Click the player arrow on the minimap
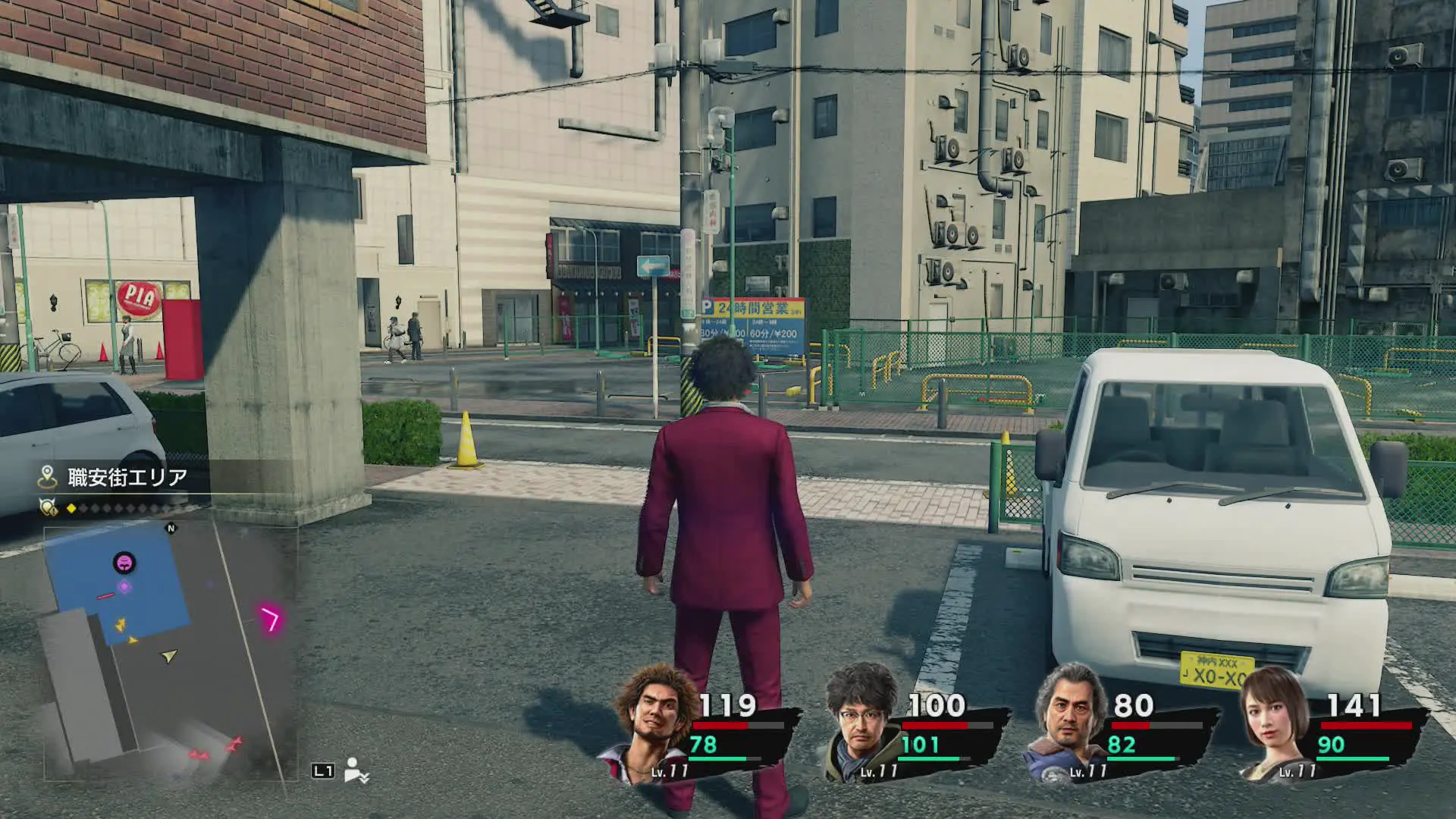1456x819 pixels. (168, 656)
